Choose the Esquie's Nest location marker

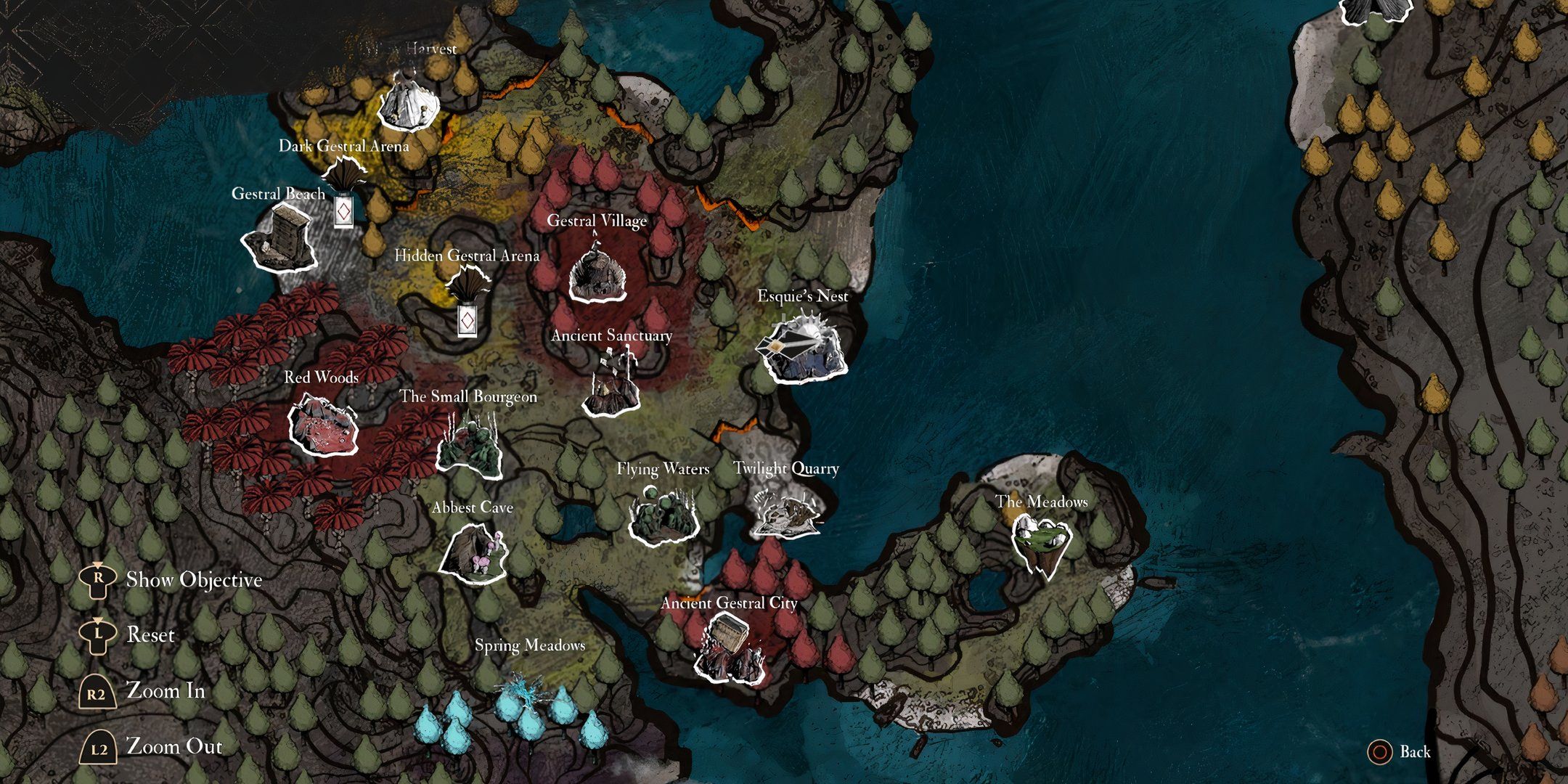pyautogui.click(x=801, y=349)
